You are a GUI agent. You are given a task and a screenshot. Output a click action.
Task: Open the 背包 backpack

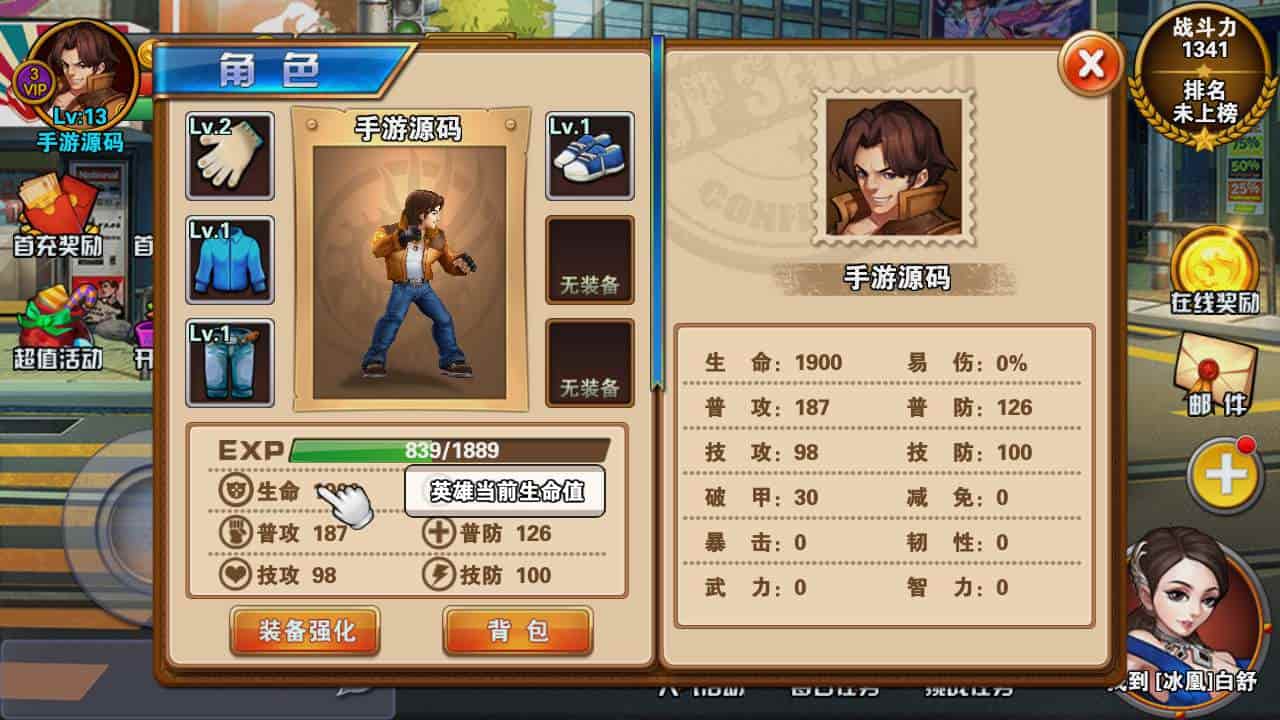516,631
